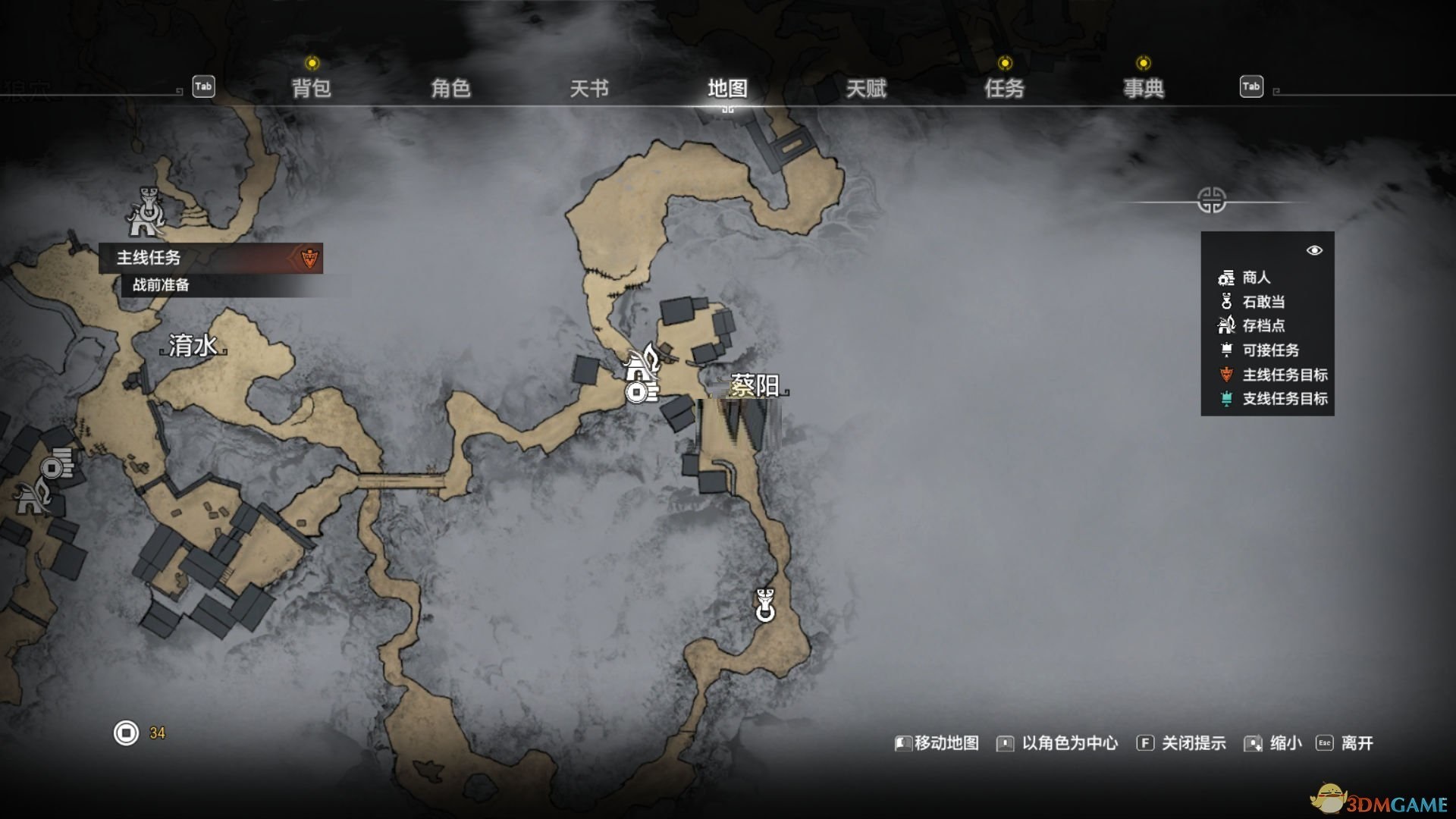Click the save point marker near 蔡阳
The width and height of the screenshot is (1456, 819).
pyautogui.click(x=642, y=362)
